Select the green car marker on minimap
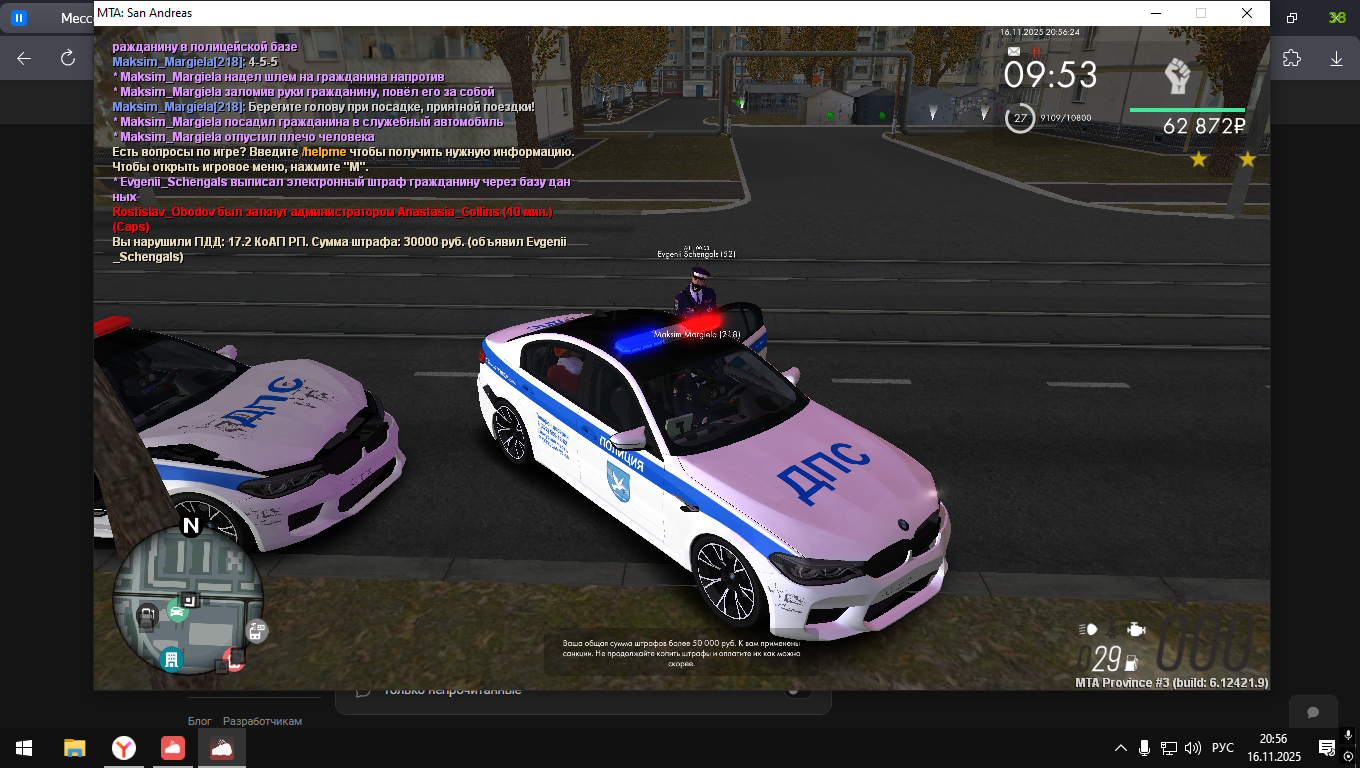Screen dimensions: 1360x768 (x=177, y=611)
